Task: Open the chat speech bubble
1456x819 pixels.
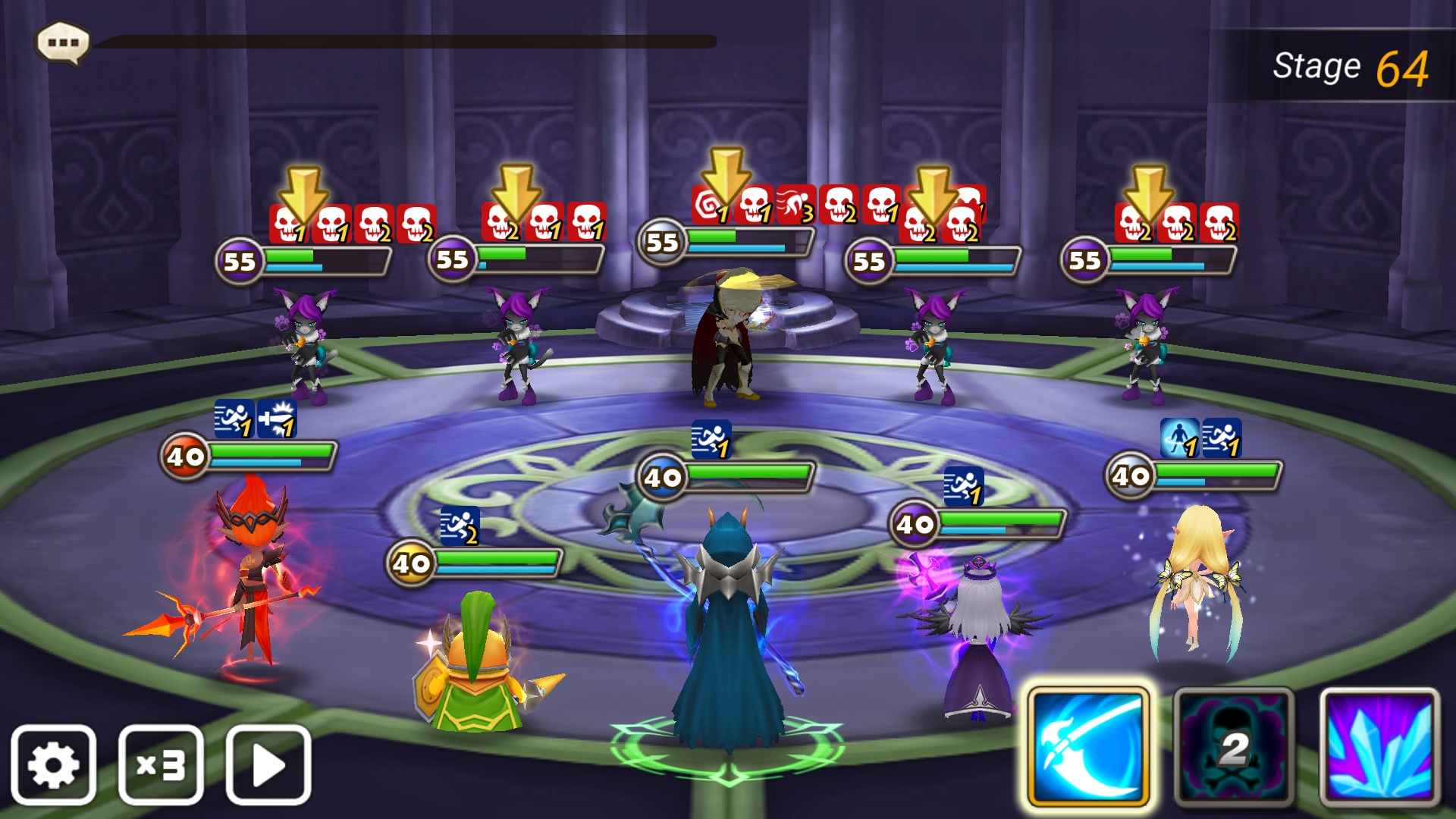Action: tap(64, 42)
